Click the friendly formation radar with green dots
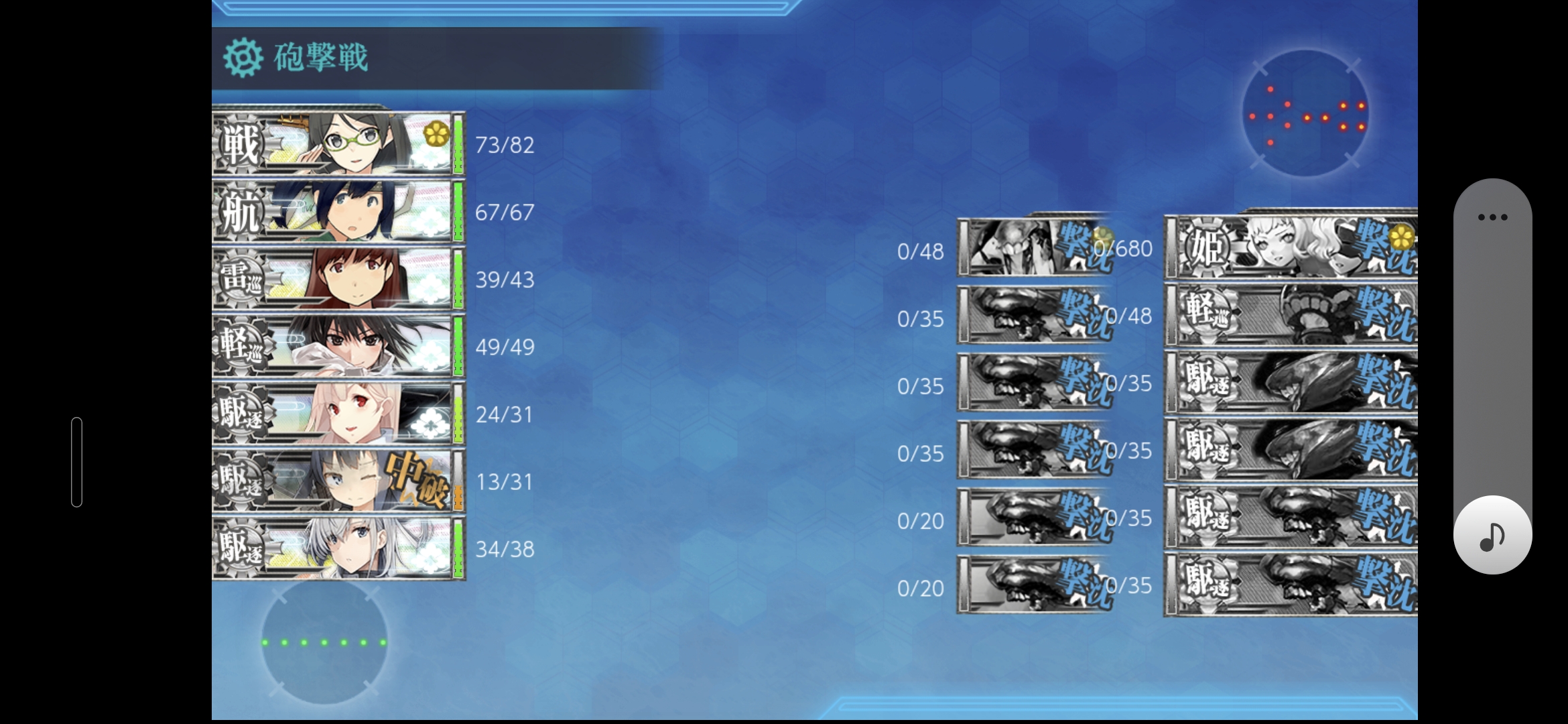The width and height of the screenshot is (1568, 724). tap(324, 642)
